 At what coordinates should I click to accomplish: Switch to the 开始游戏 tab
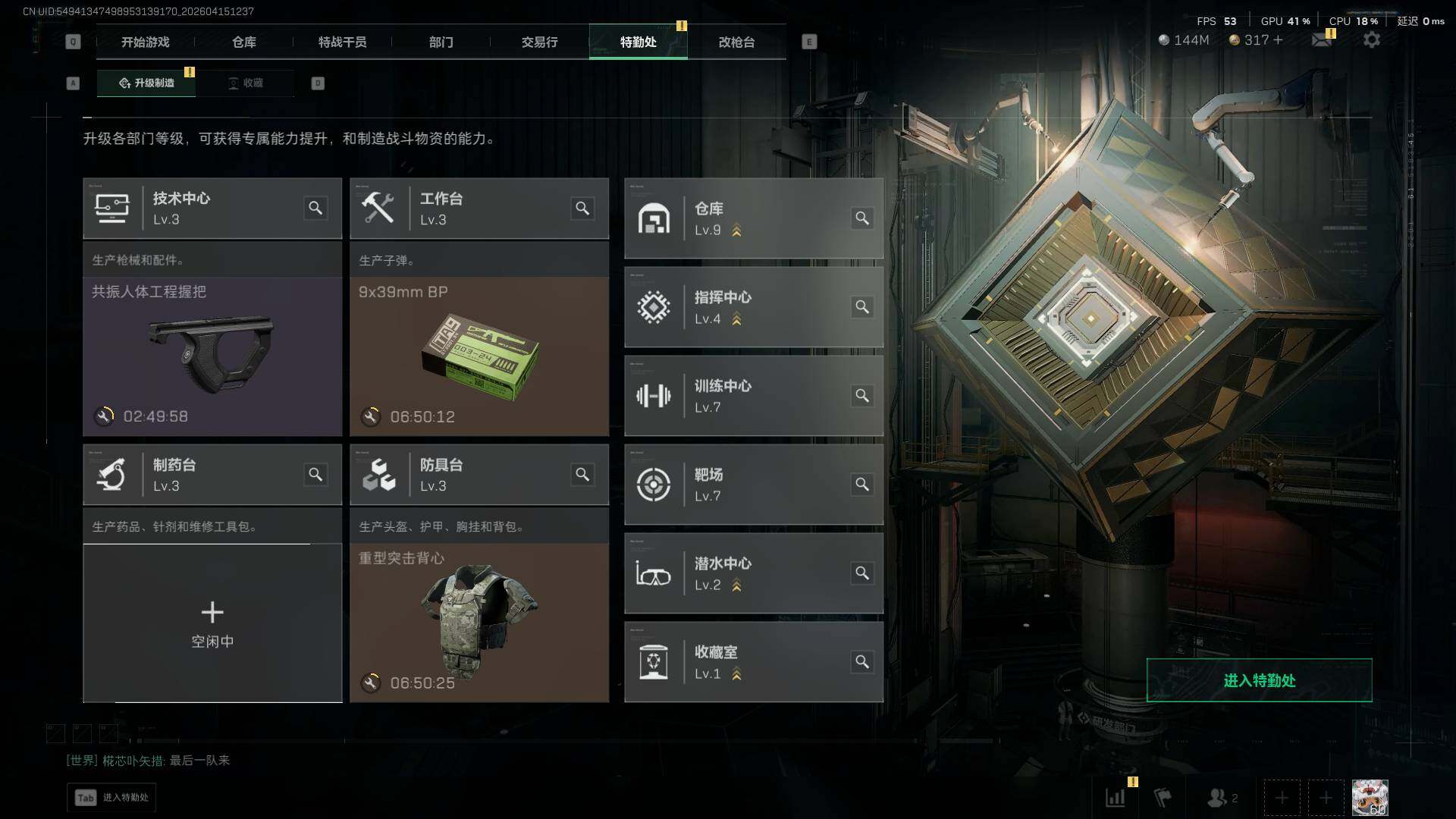tap(145, 42)
